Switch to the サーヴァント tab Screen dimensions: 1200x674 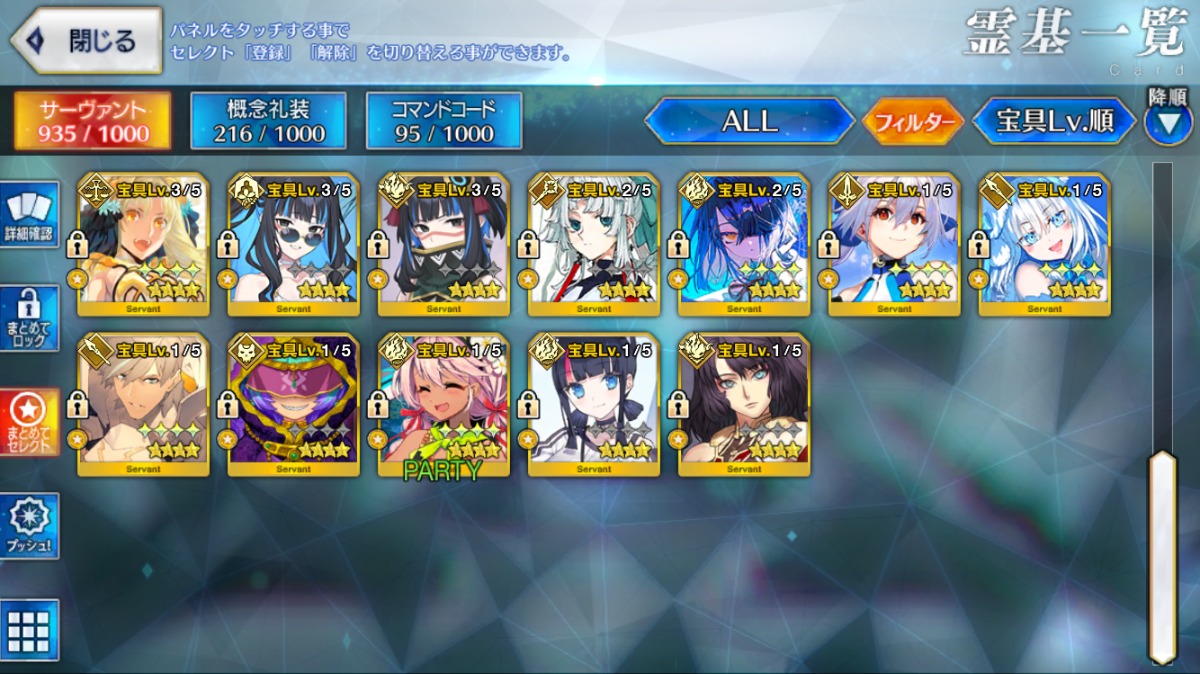point(92,121)
